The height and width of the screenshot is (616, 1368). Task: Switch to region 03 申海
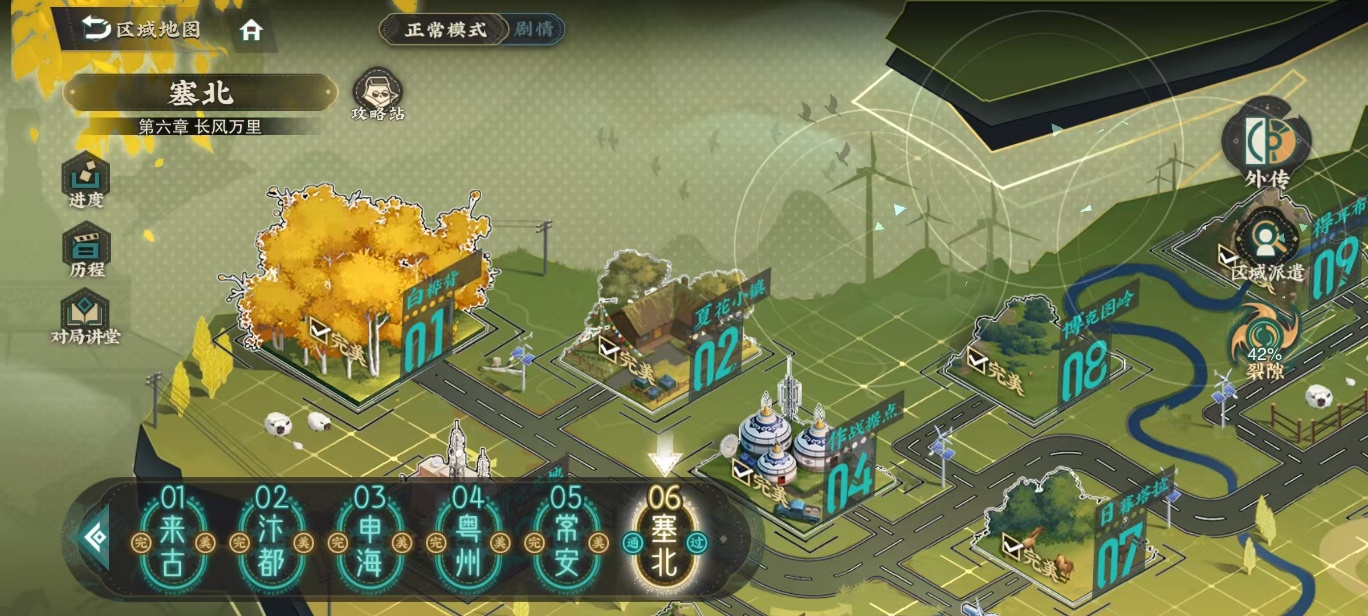[x=369, y=544]
